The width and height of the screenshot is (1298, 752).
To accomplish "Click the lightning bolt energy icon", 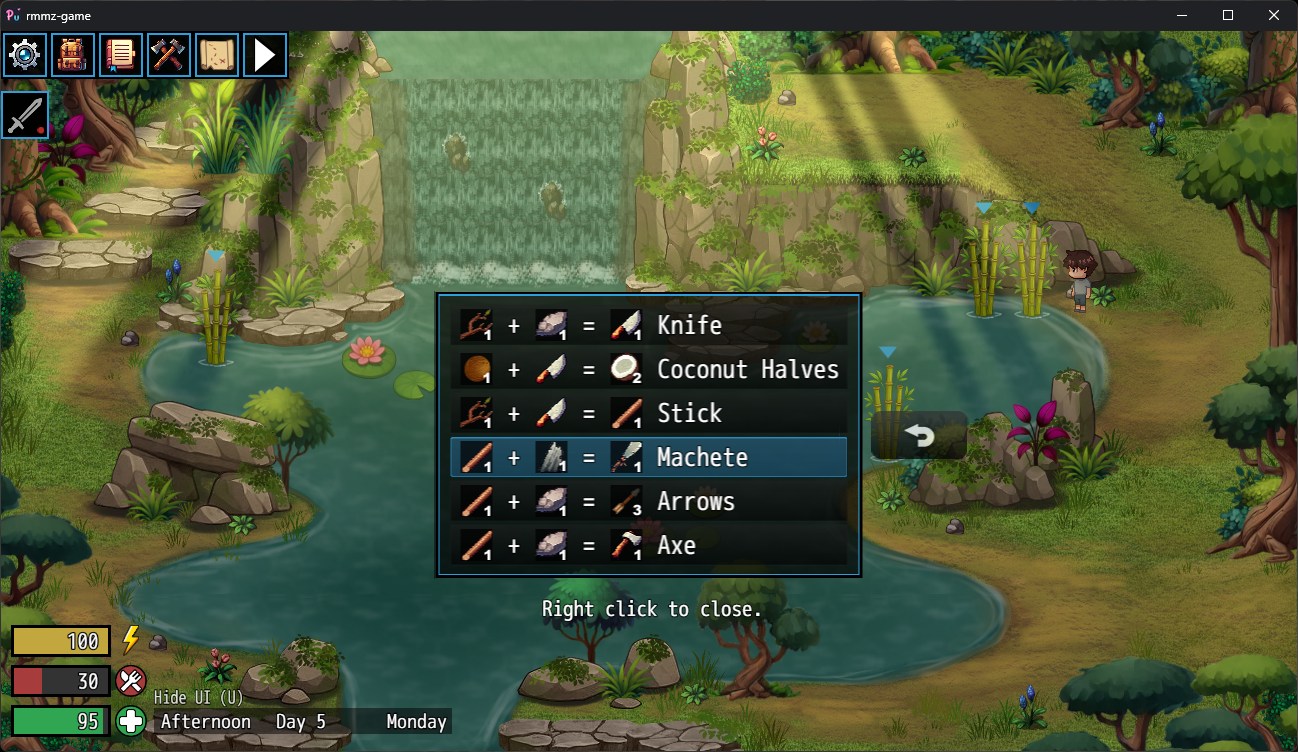I will [x=131, y=640].
